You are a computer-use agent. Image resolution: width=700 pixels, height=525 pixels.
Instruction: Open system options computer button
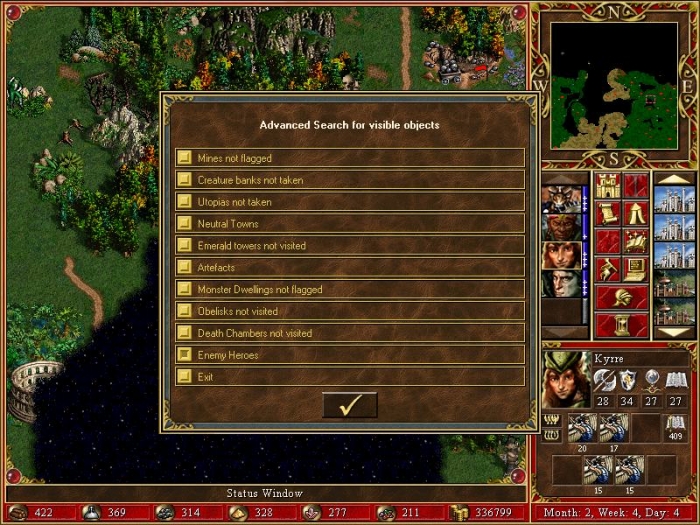pos(634,269)
